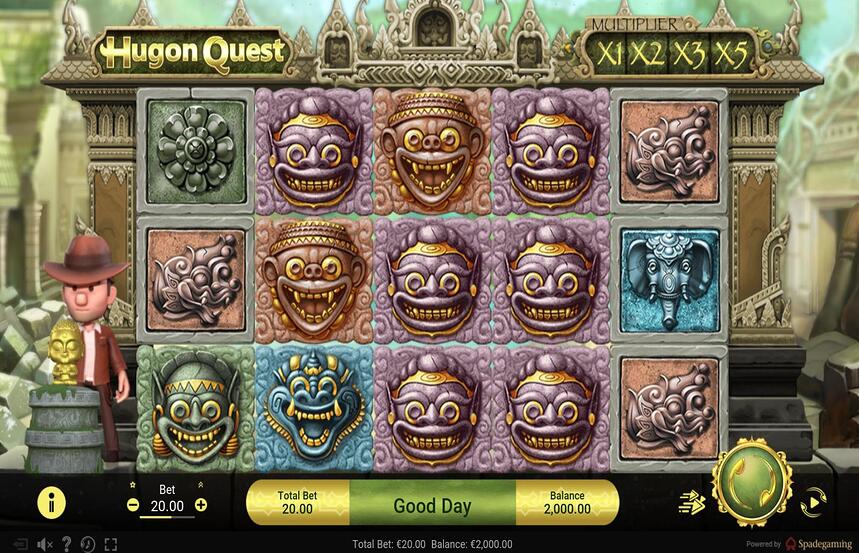Exit the game using the door icon

click(x=20, y=544)
